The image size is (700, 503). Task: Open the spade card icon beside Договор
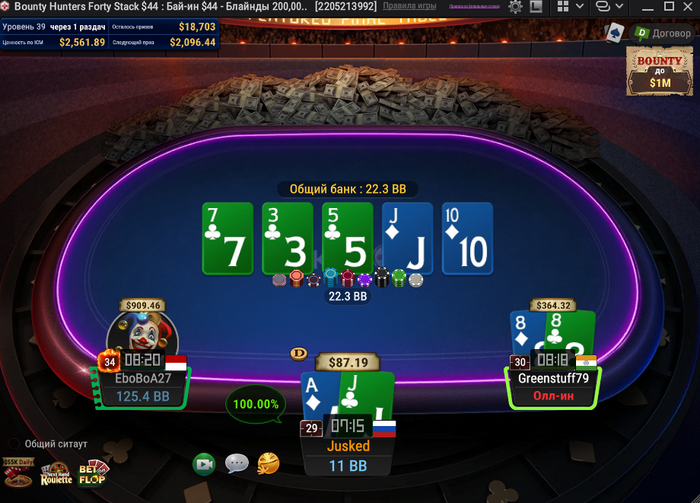tap(613, 33)
